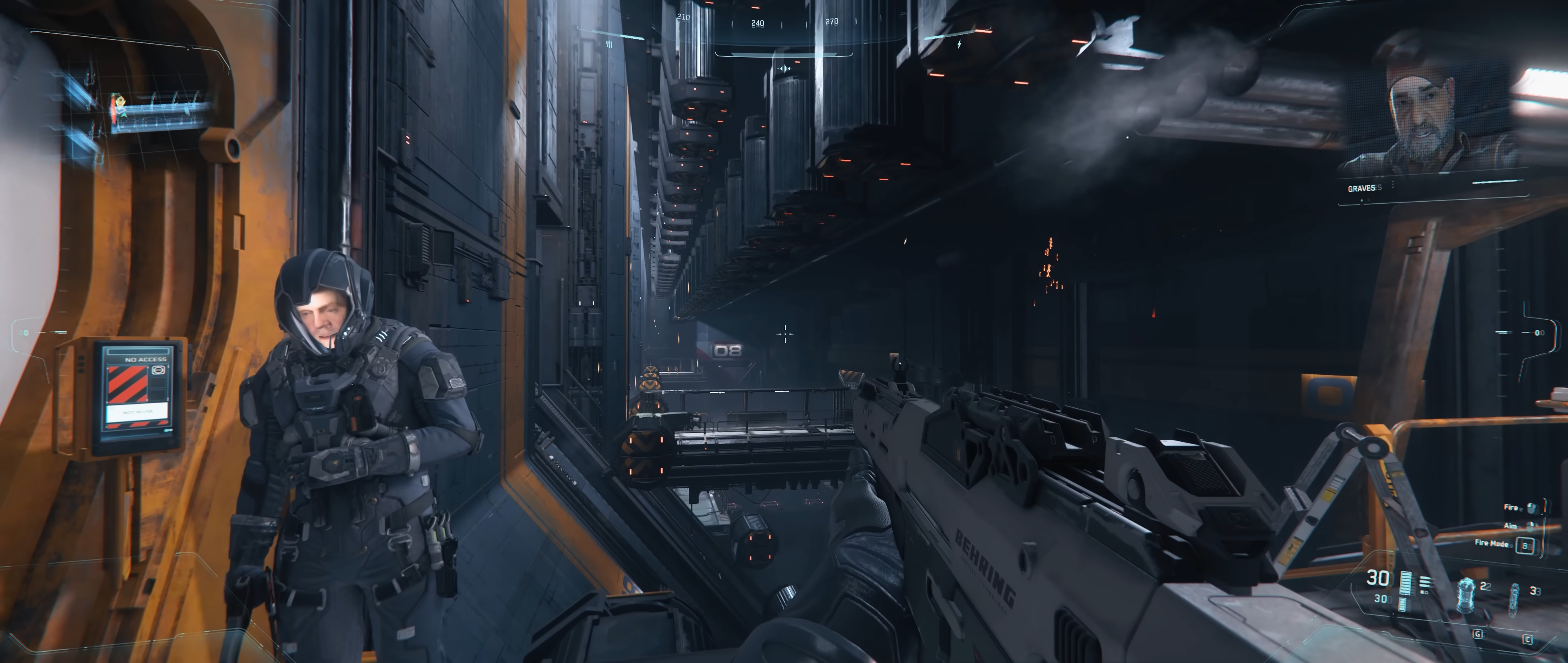Toggle the circular lock symbol on the terminal
This screenshot has height=663, width=1568.
click(x=158, y=371)
